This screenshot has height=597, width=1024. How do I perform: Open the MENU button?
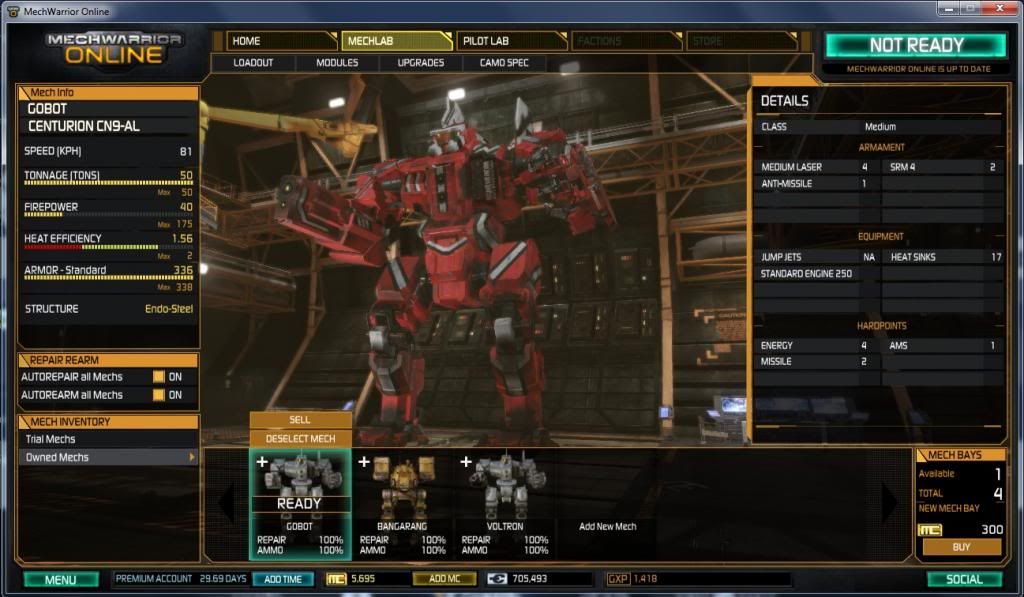61,579
